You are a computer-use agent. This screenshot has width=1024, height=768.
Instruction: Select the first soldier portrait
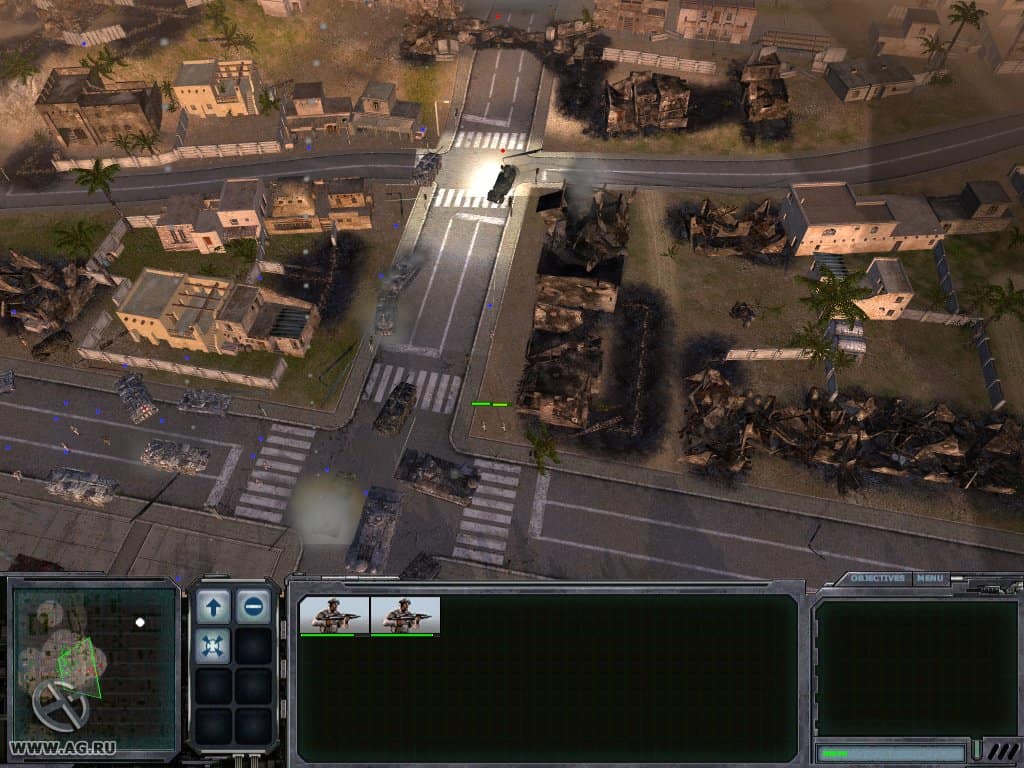[334, 615]
